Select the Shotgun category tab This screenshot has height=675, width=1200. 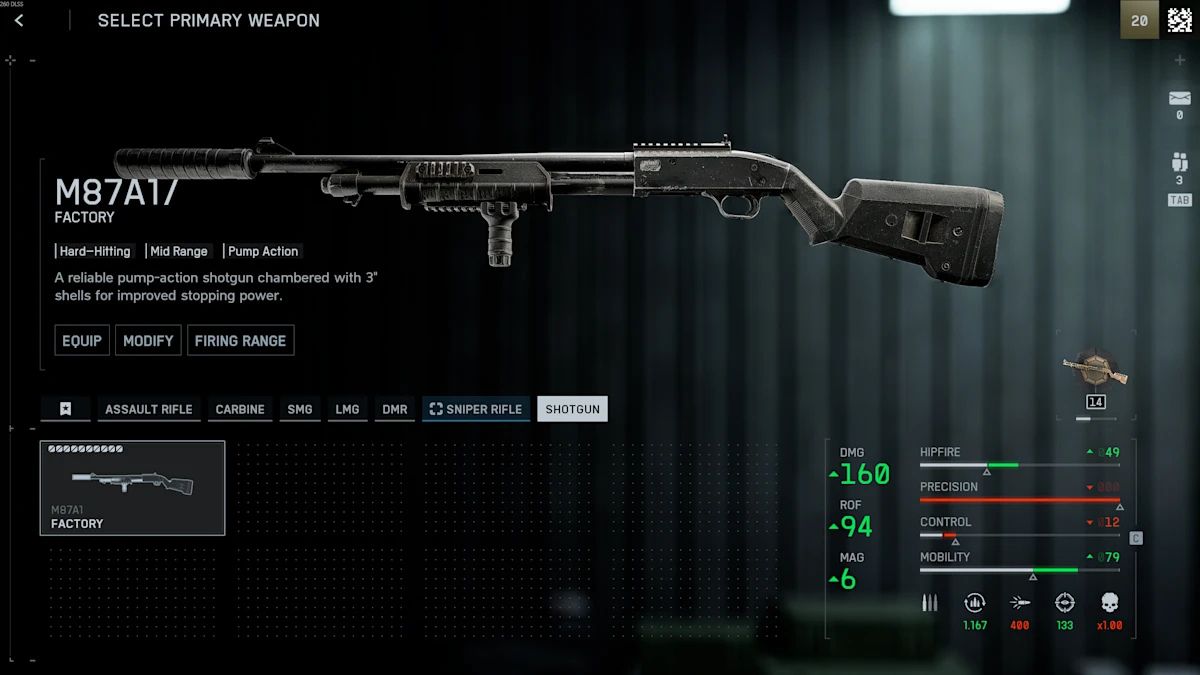[572, 409]
